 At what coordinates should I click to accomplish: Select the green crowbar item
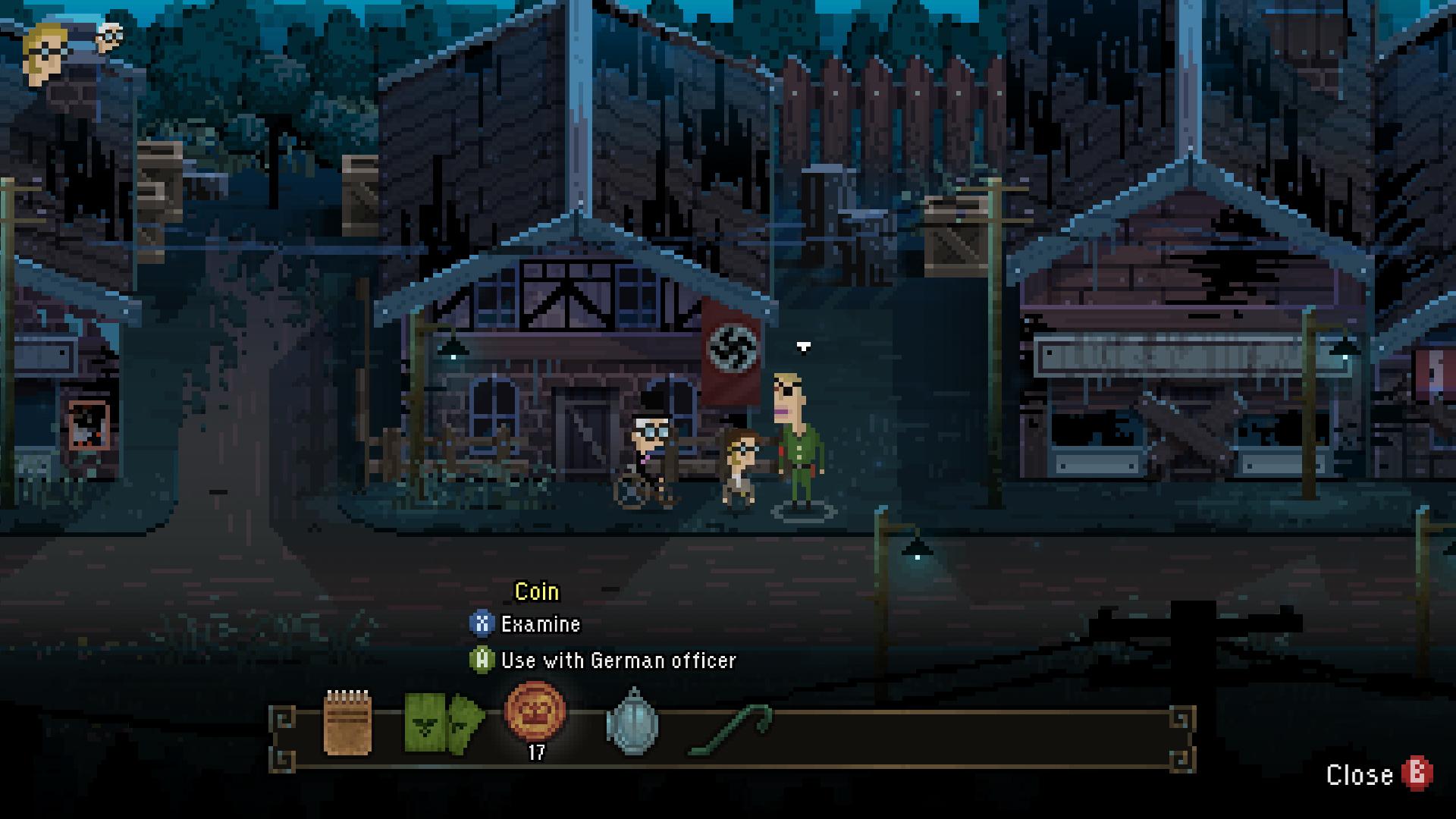[730, 730]
